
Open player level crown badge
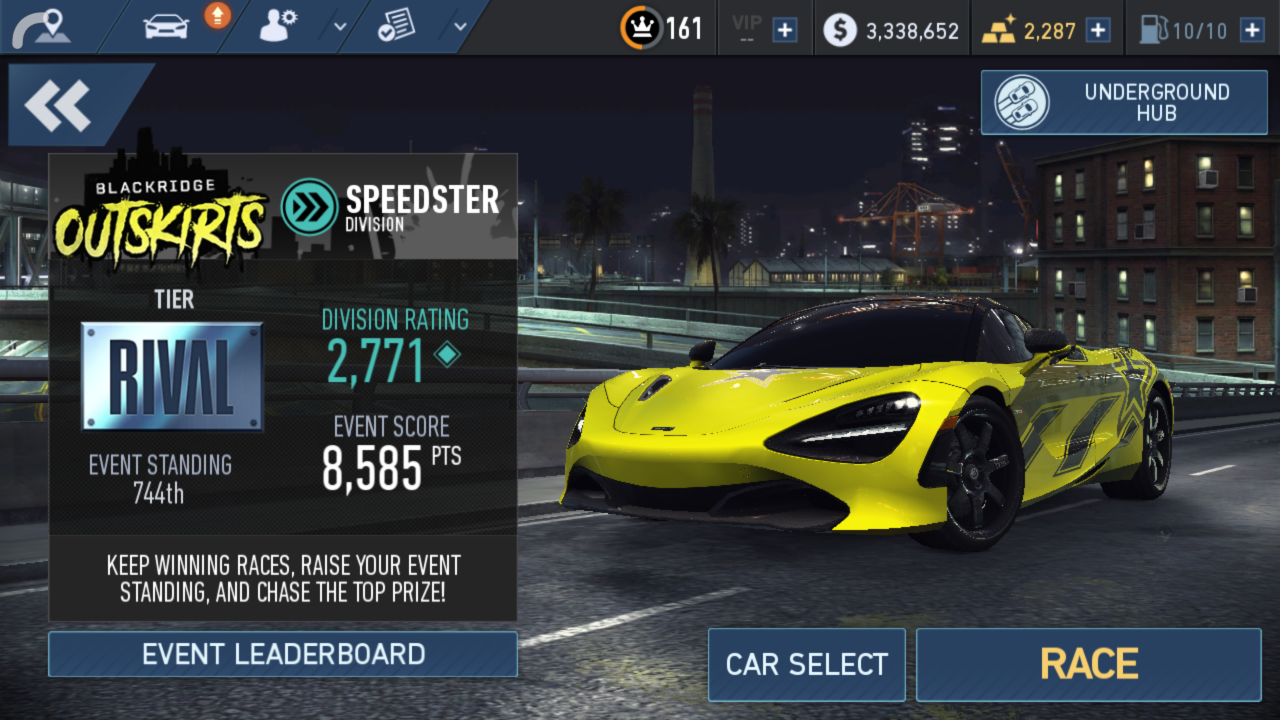click(x=640, y=28)
